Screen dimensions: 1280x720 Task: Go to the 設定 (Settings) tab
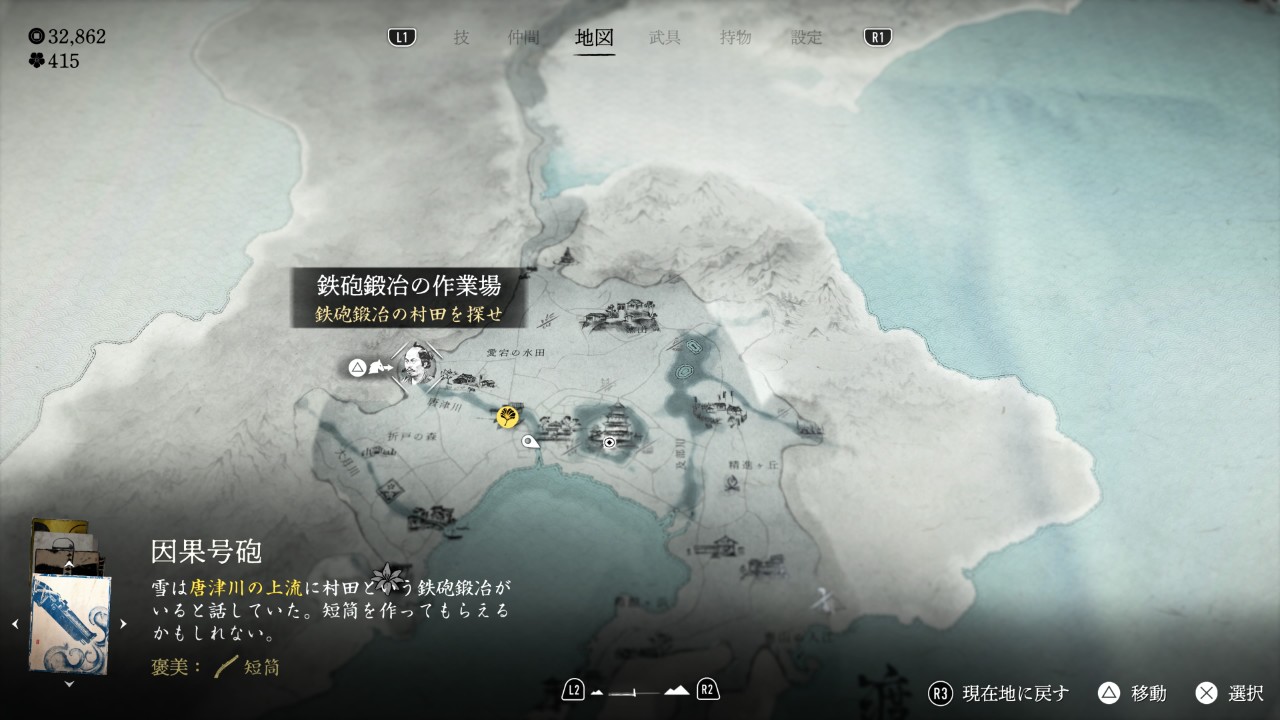click(x=807, y=38)
